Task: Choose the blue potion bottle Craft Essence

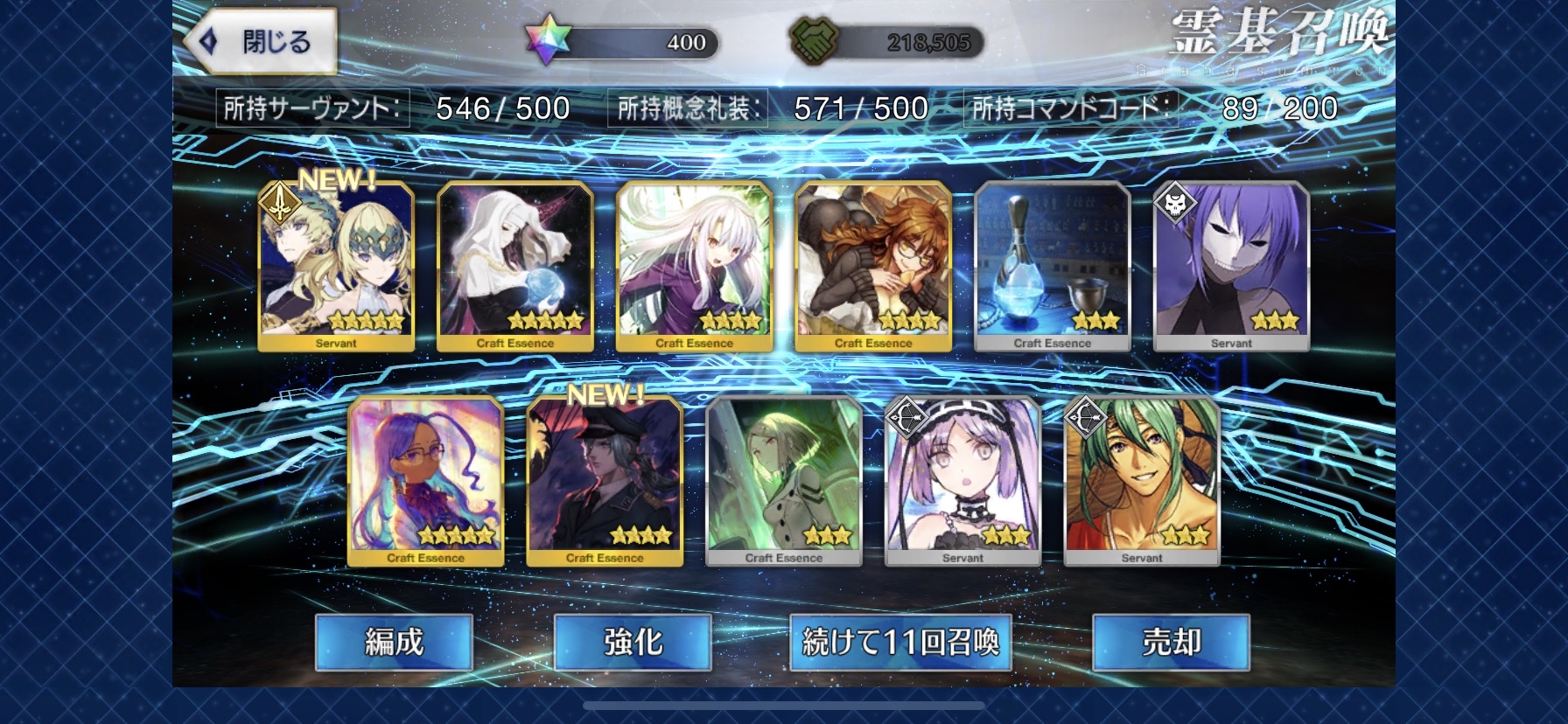Action: pos(1052,266)
